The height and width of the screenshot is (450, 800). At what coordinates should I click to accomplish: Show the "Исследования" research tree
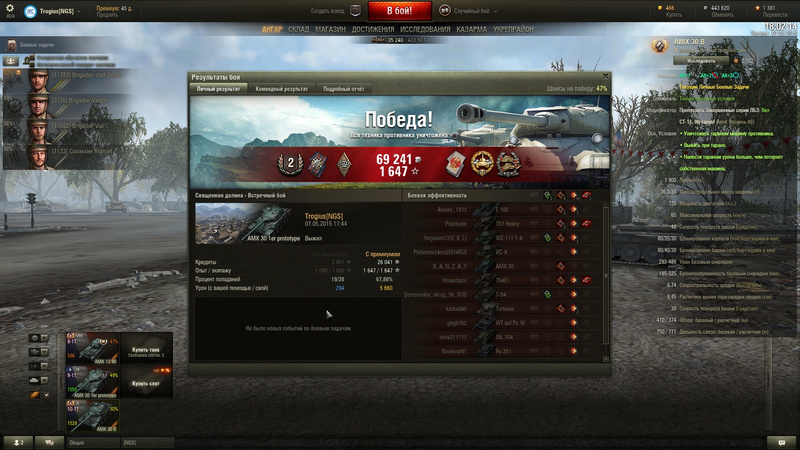tap(425, 29)
